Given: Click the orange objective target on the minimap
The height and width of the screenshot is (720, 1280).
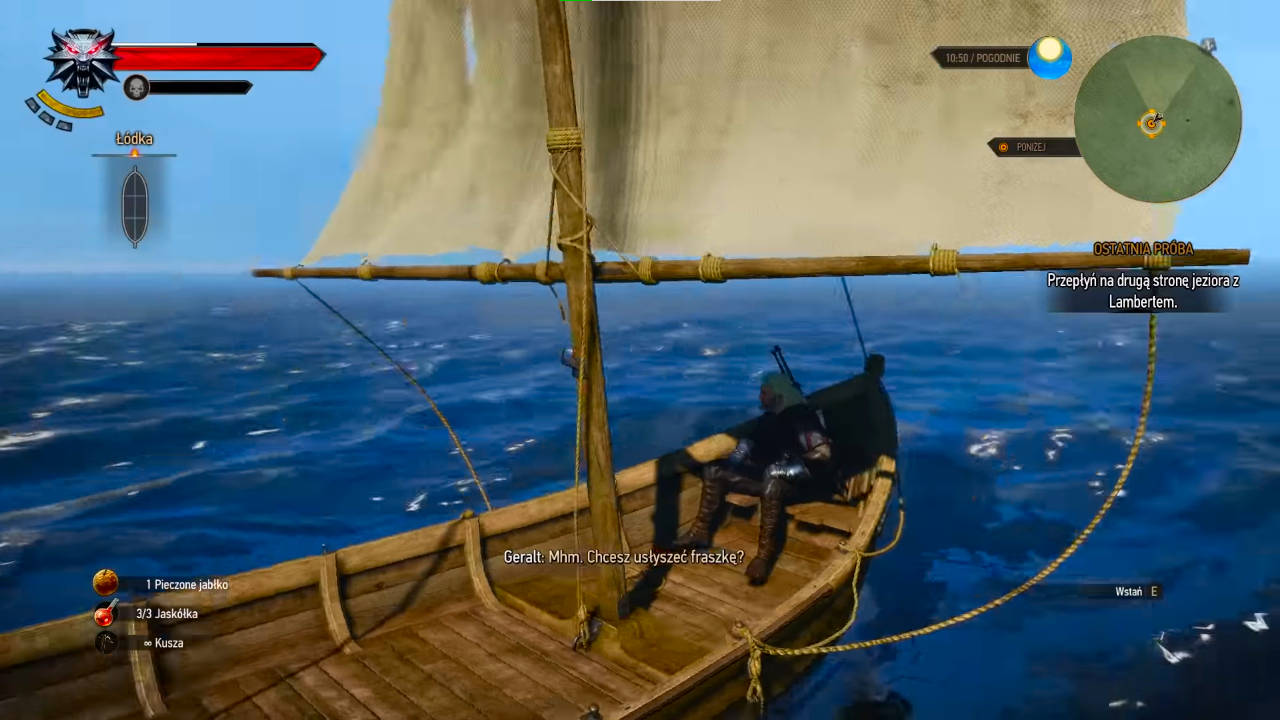Looking at the screenshot, I should click(1152, 124).
